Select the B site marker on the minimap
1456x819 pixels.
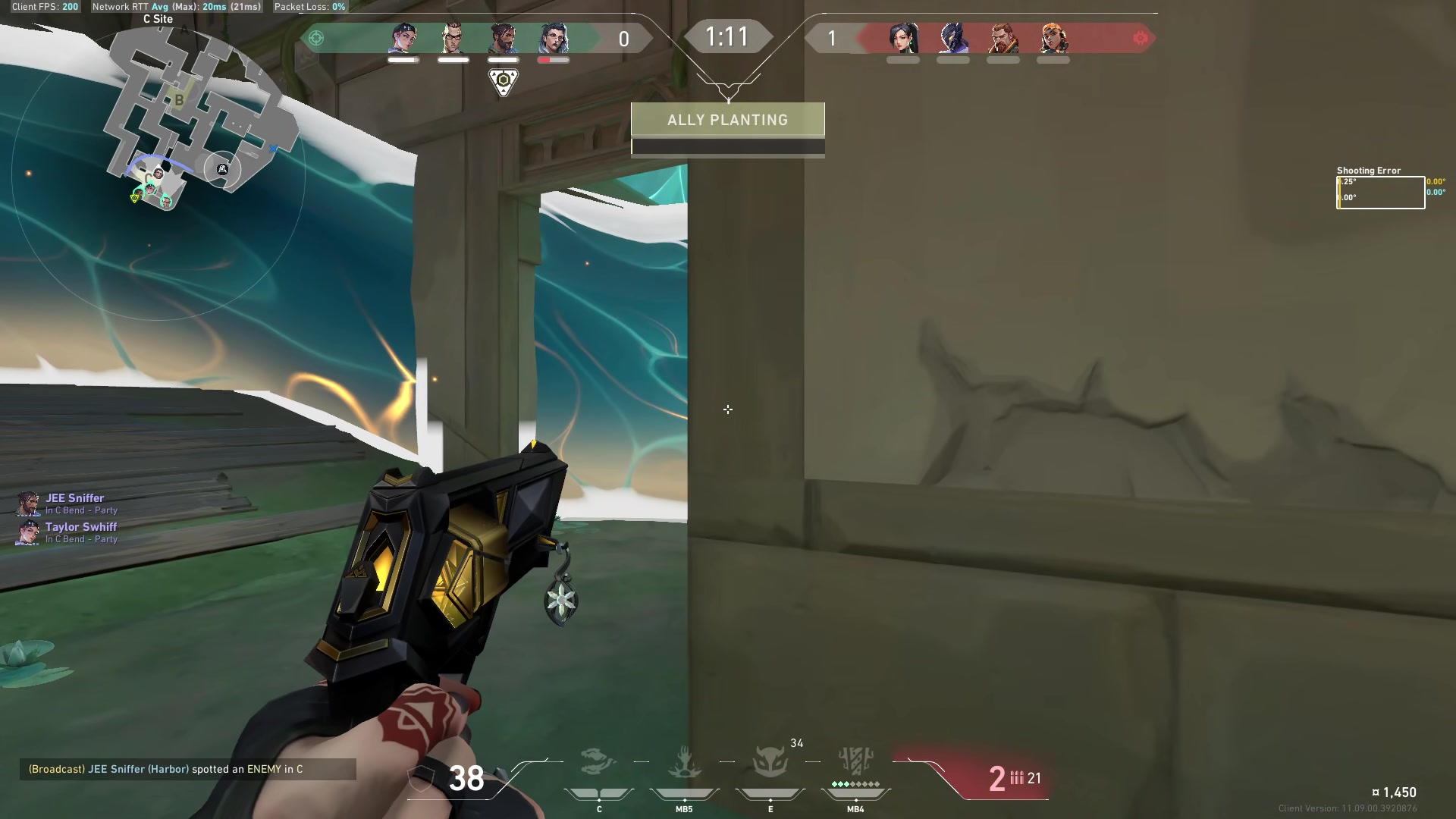(179, 99)
